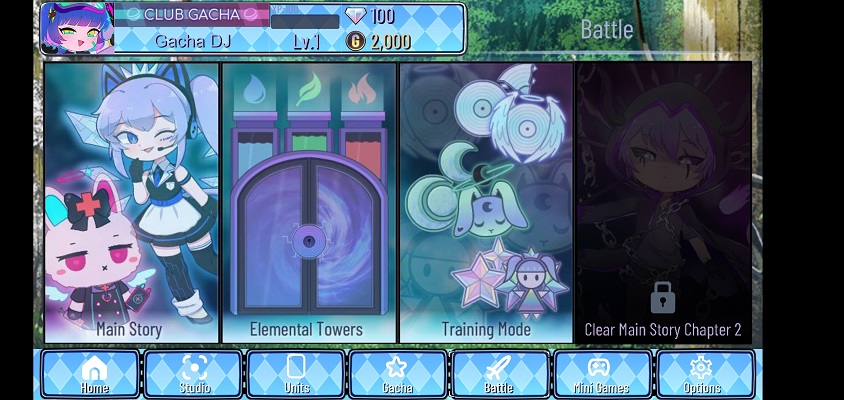Tap the locked Clear Main Story Chapter 2 panel
The width and height of the screenshot is (844, 400).
pyautogui.click(x=663, y=204)
